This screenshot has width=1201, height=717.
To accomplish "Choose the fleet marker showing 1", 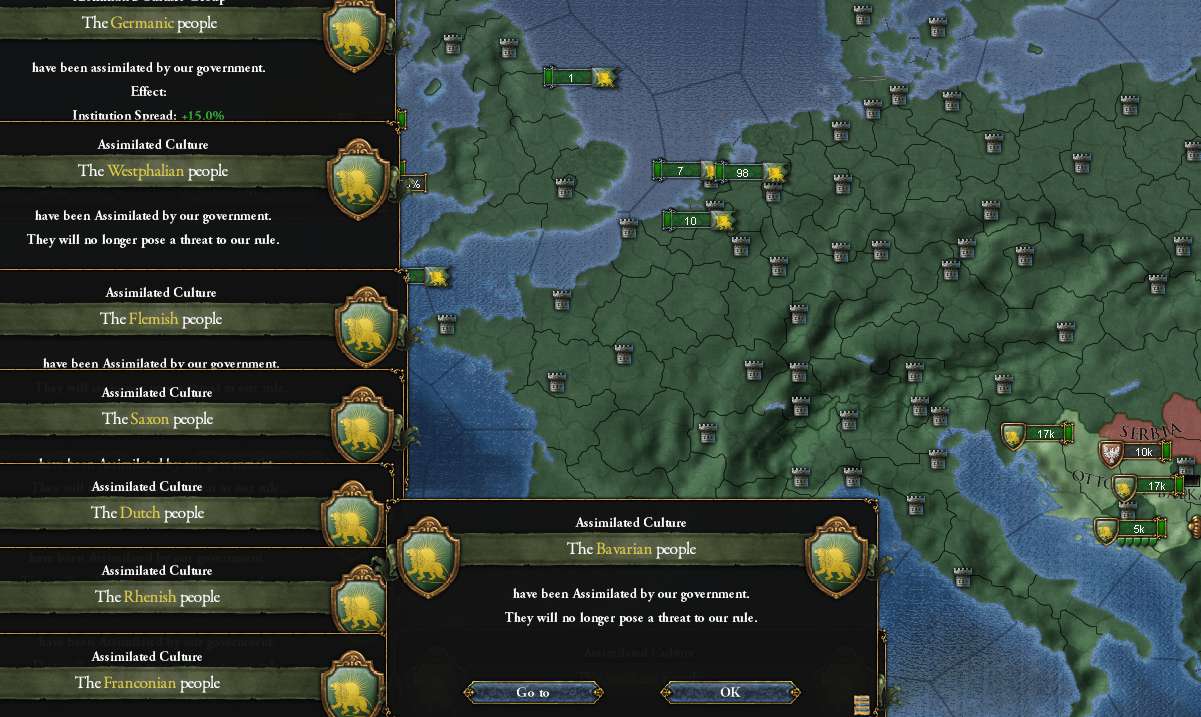I will (x=571, y=78).
